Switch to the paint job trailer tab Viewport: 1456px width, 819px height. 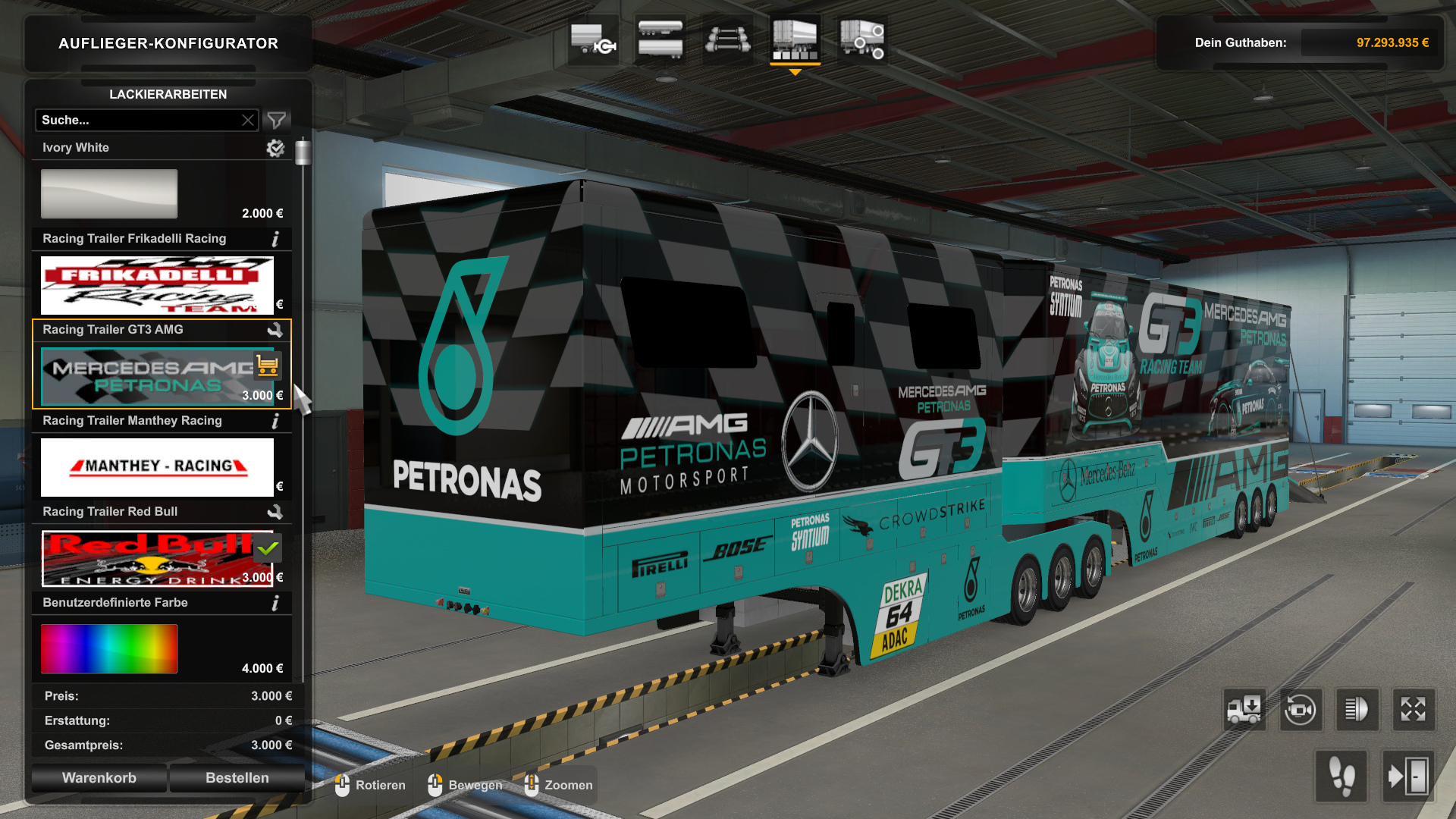point(795,39)
